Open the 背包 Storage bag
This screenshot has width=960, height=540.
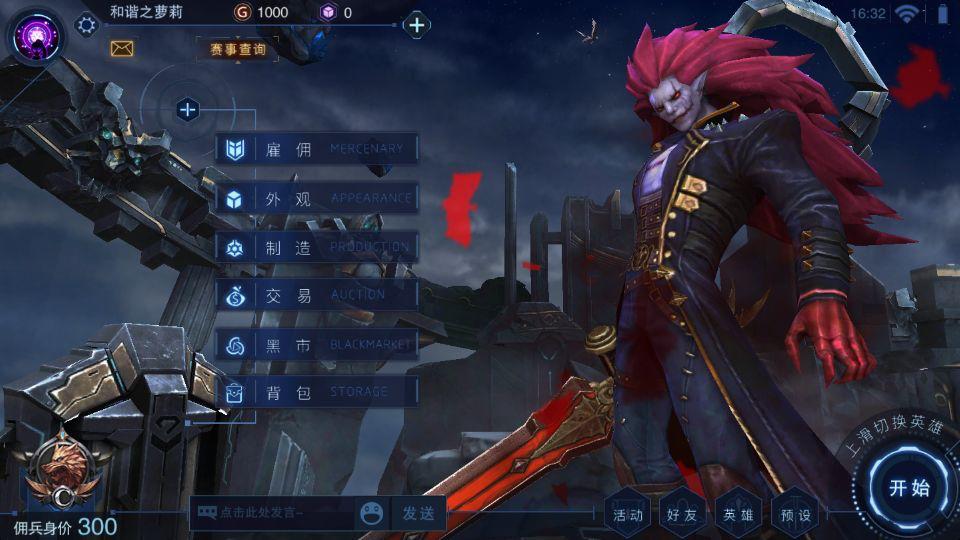coord(316,392)
